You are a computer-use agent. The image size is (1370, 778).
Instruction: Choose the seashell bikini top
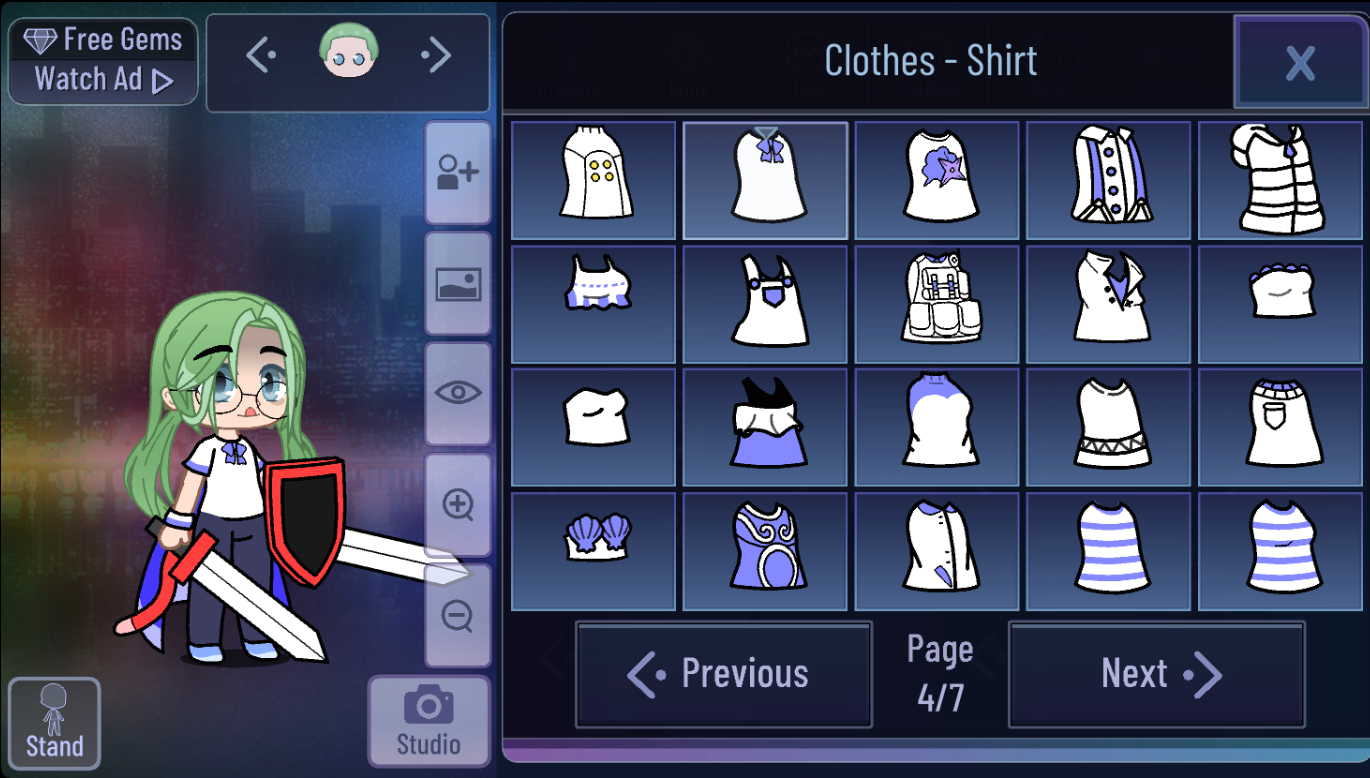pos(594,551)
